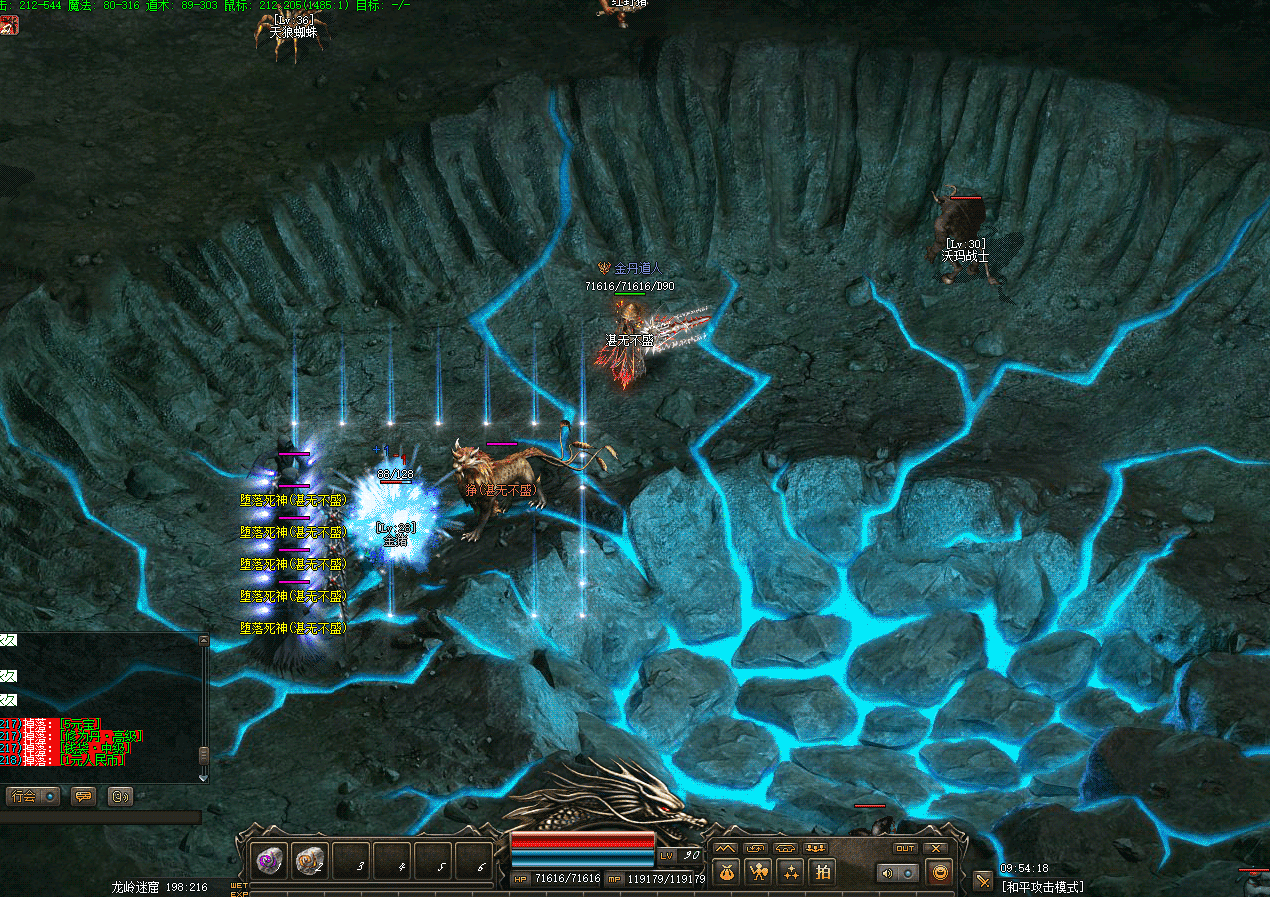This screenshot has height=897, width=1270.
Task: Open the group team button
Action: point(816,848)
